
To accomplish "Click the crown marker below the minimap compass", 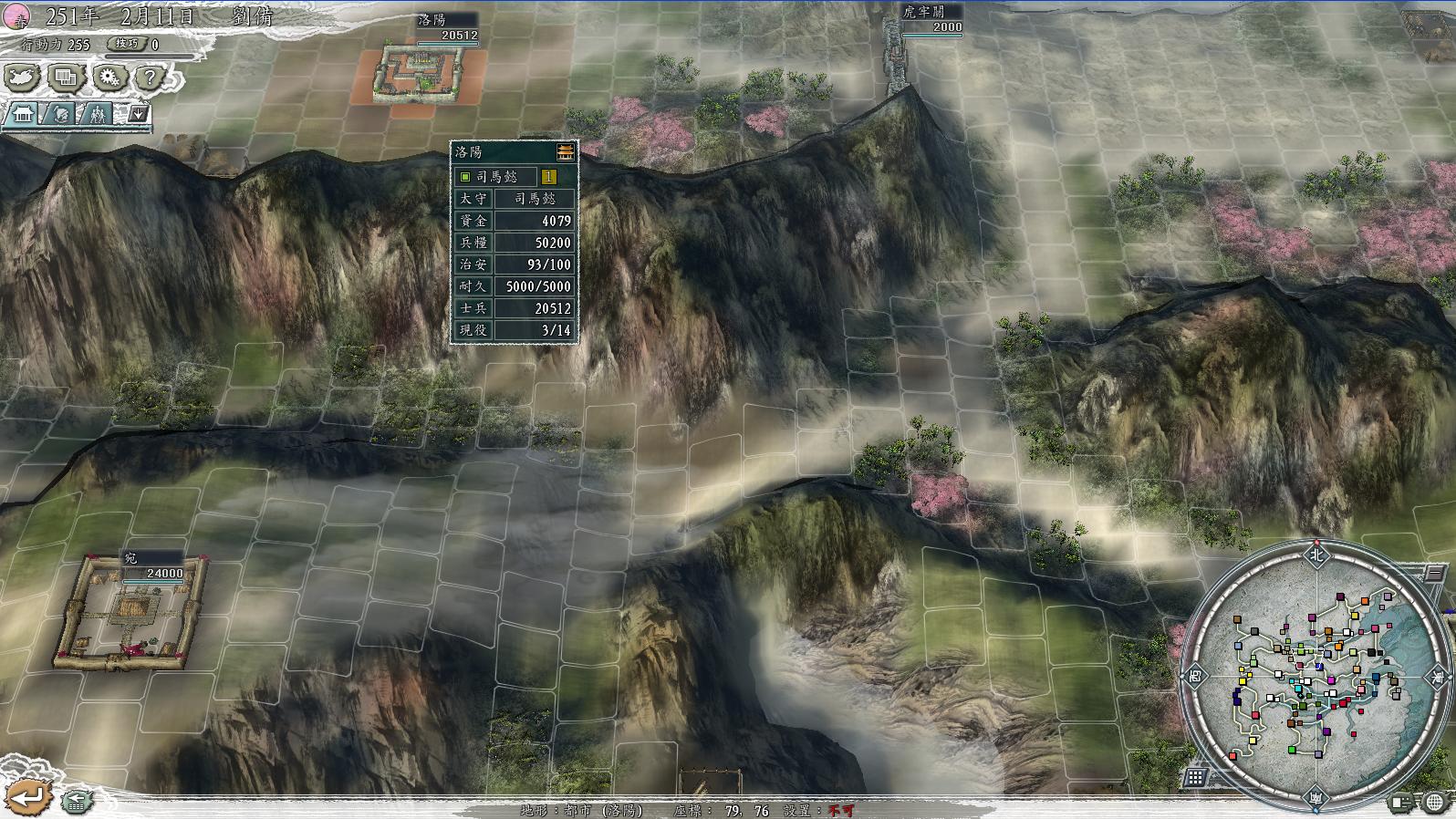I will coord(1316,799).
